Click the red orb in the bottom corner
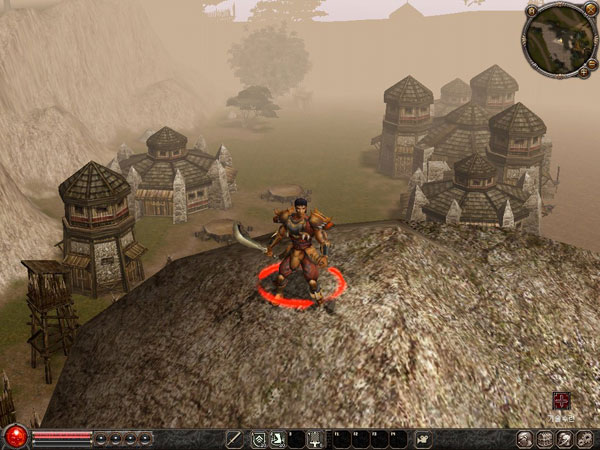The width and height of the screenshot is (600, 450). tap(15, 436)
